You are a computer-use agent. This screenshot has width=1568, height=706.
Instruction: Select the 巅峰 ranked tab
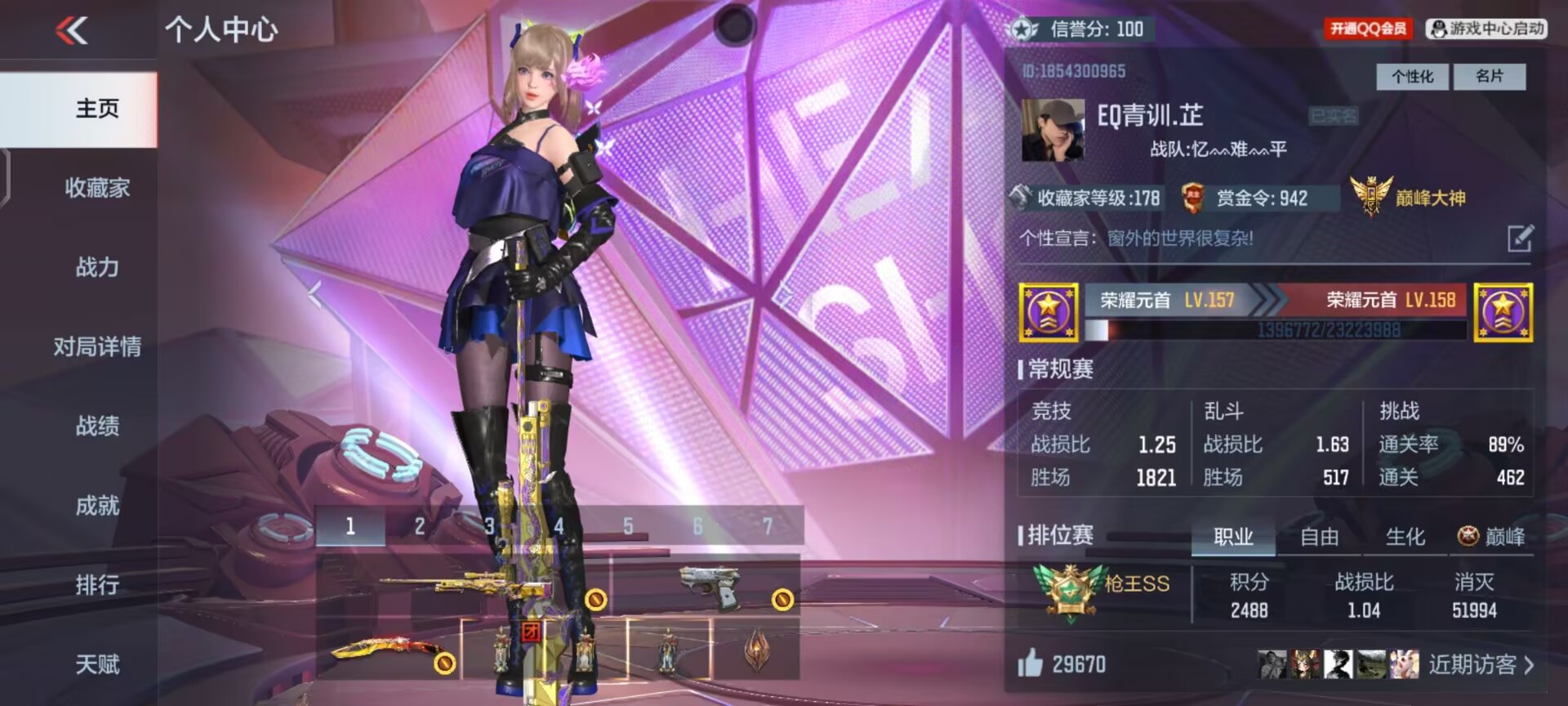1491,537
